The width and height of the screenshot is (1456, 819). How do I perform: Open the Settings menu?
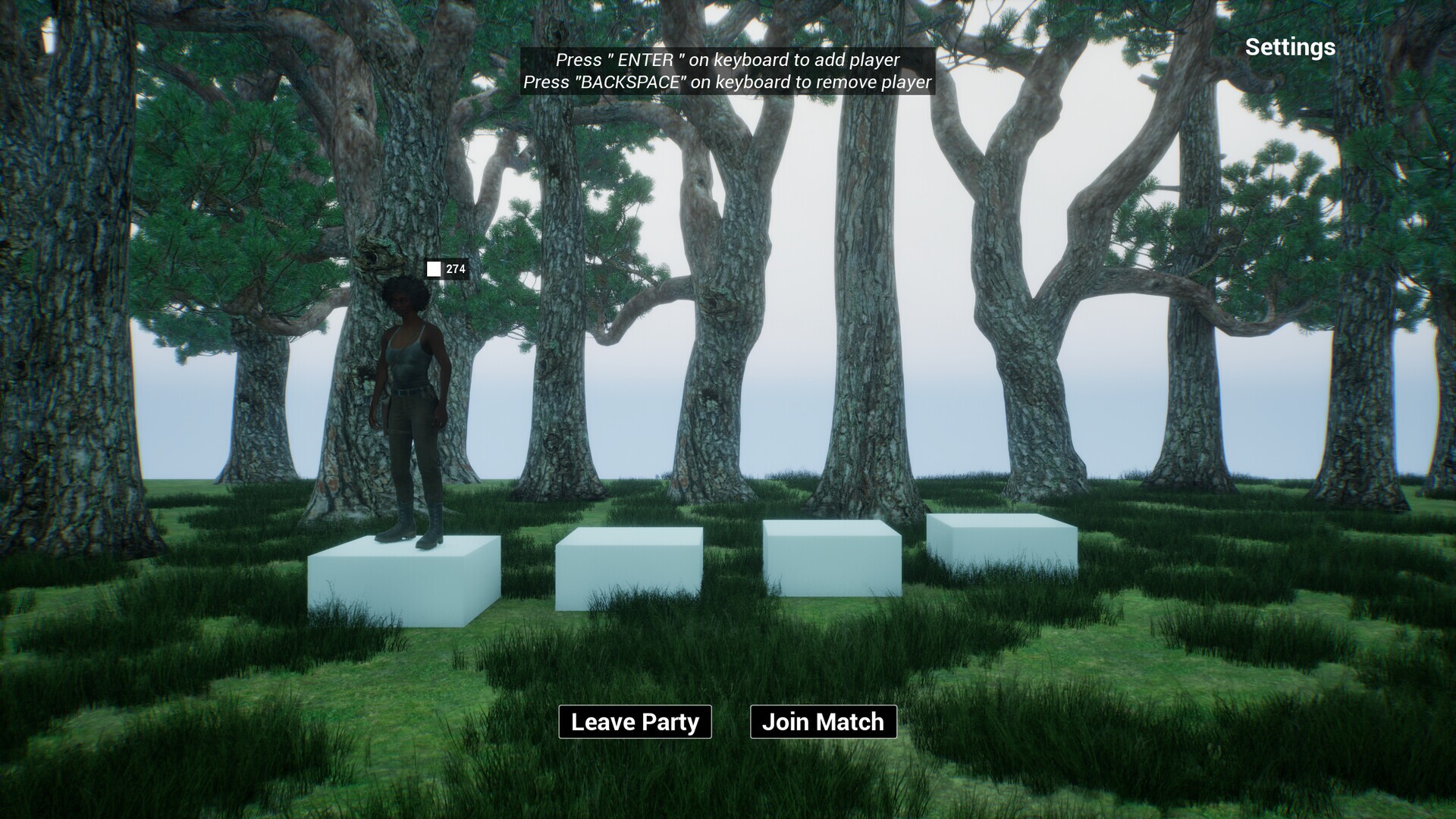1289,47
